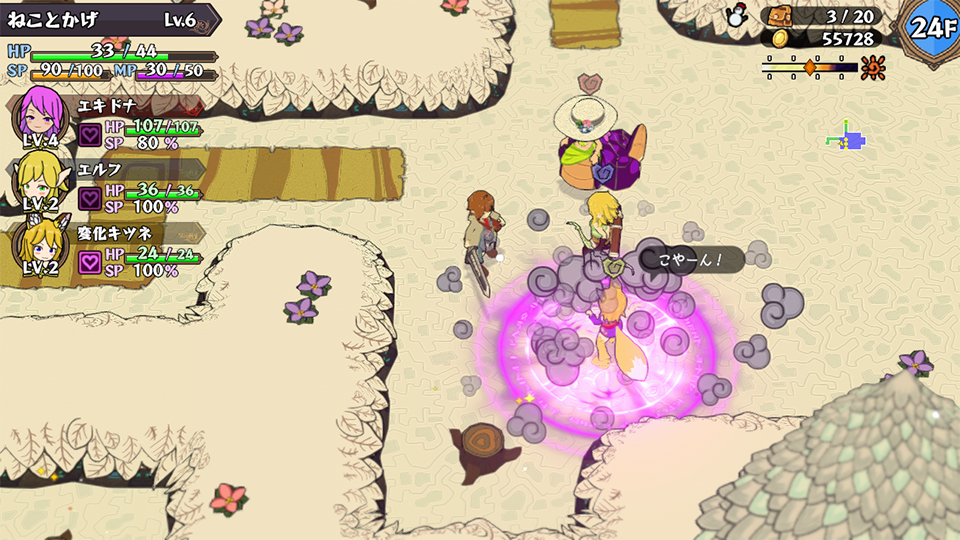Click the gold coin icon
The height and width of the screenshot is (540, 960).
coord(780,39)
